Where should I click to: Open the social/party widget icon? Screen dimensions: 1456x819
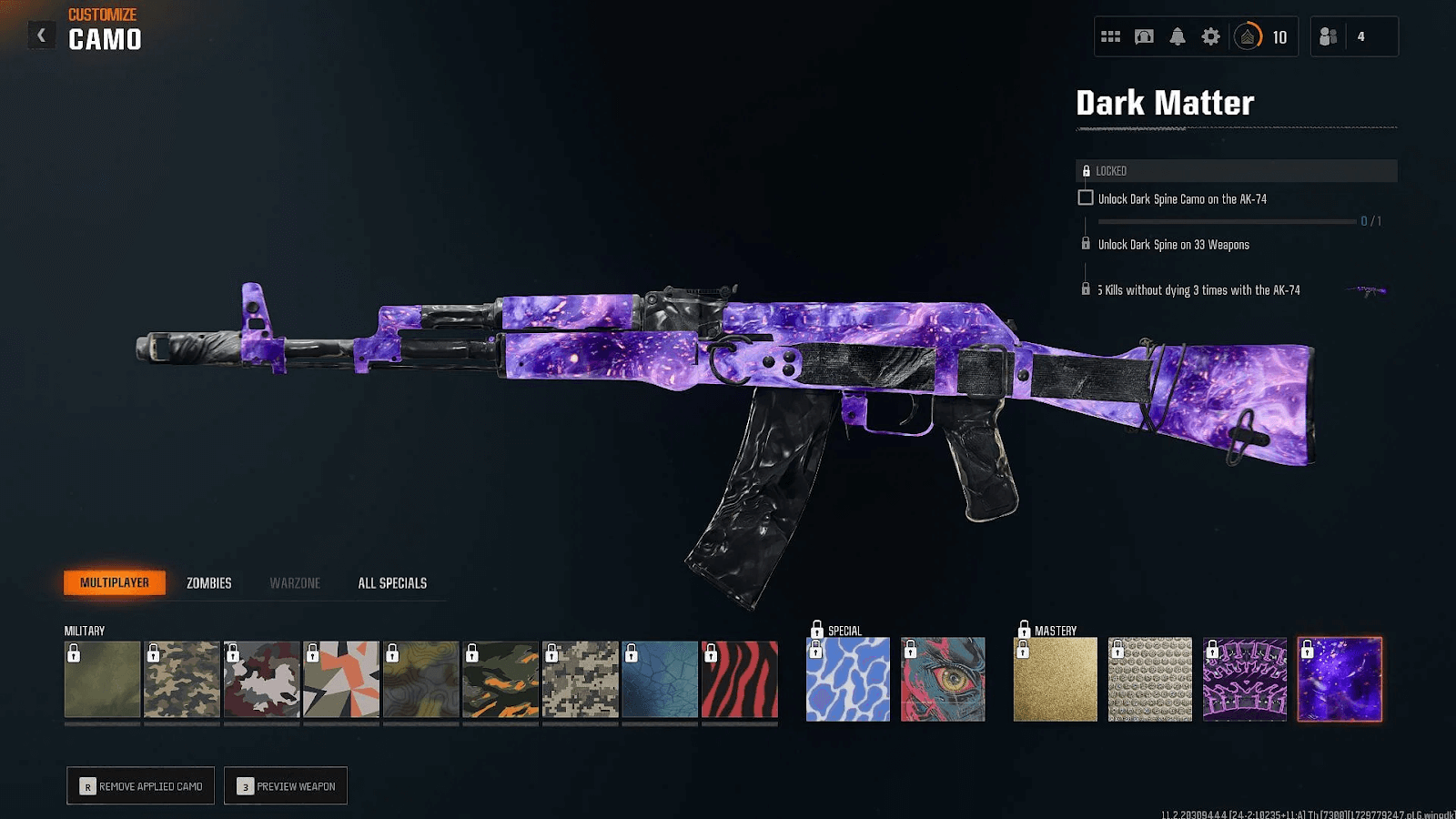click(1111, 36)
